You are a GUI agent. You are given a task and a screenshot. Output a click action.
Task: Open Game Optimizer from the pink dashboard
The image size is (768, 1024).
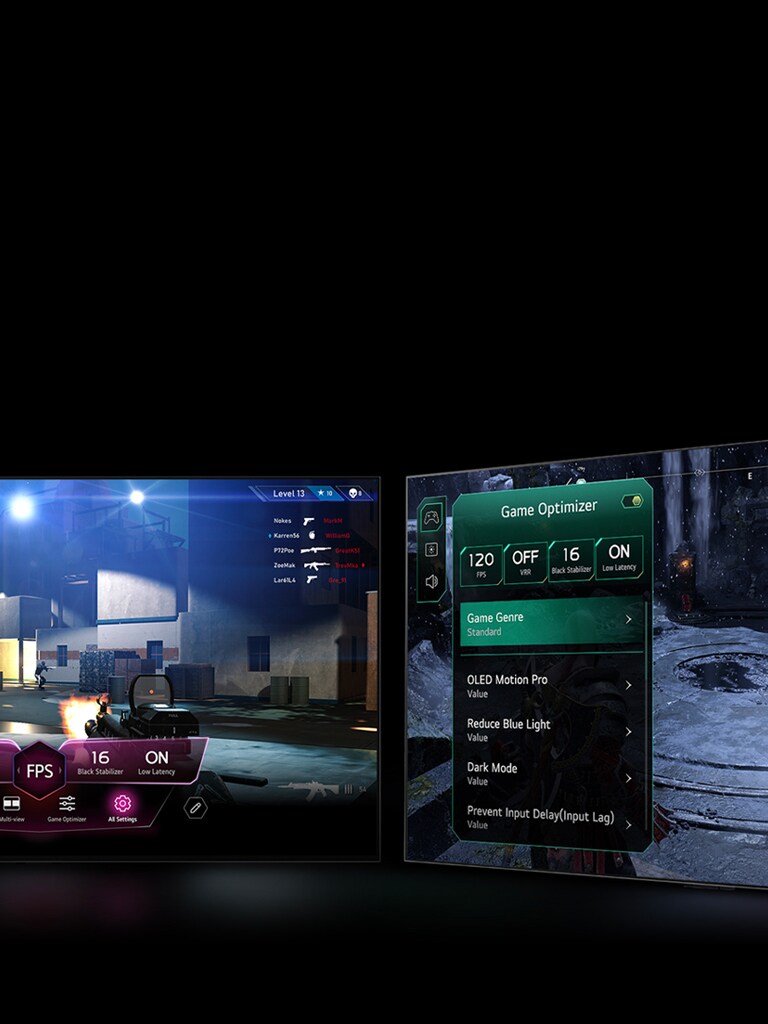click(67, 806)
